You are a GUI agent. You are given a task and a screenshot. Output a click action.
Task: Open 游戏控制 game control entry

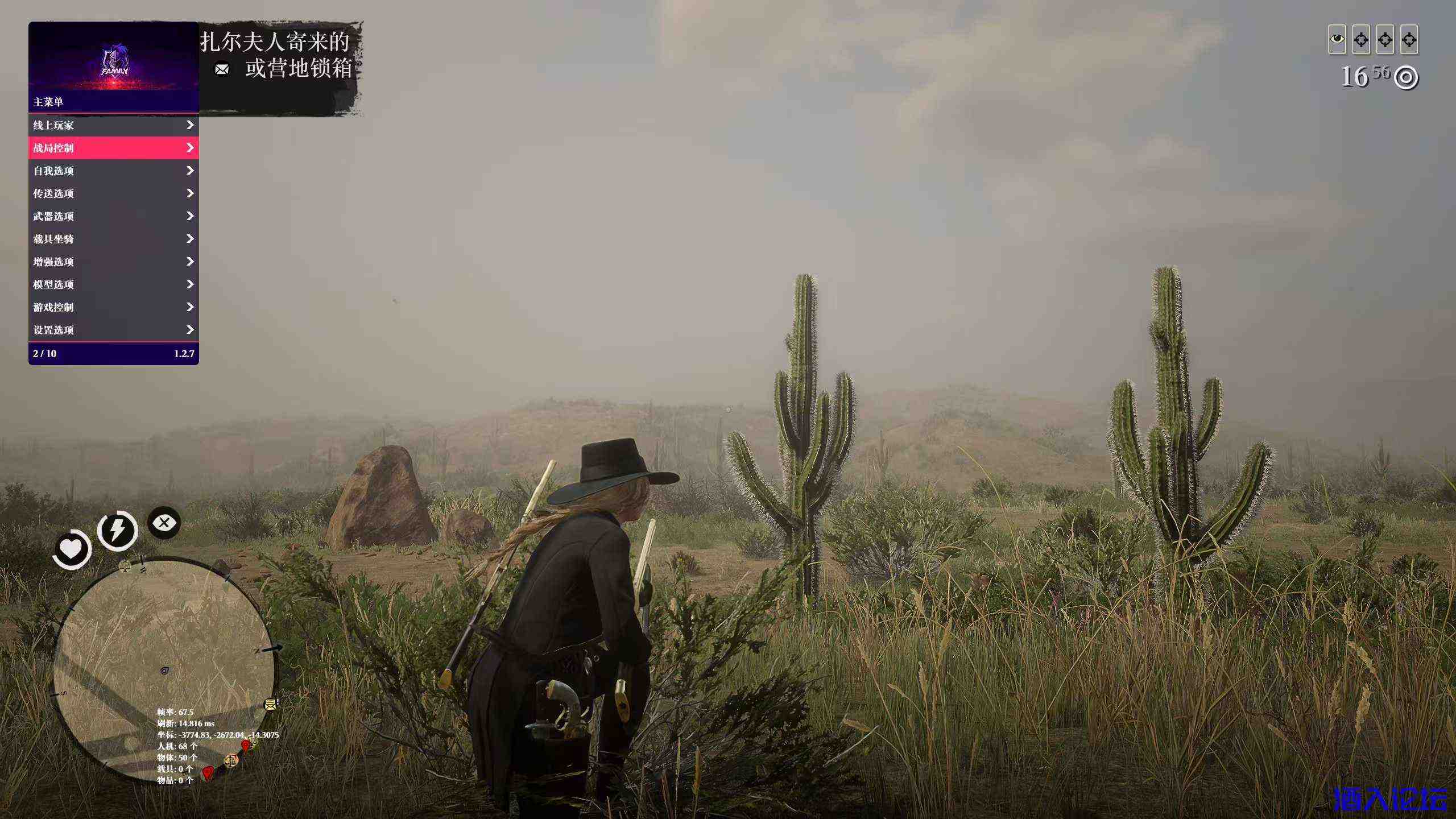[113, 307]
